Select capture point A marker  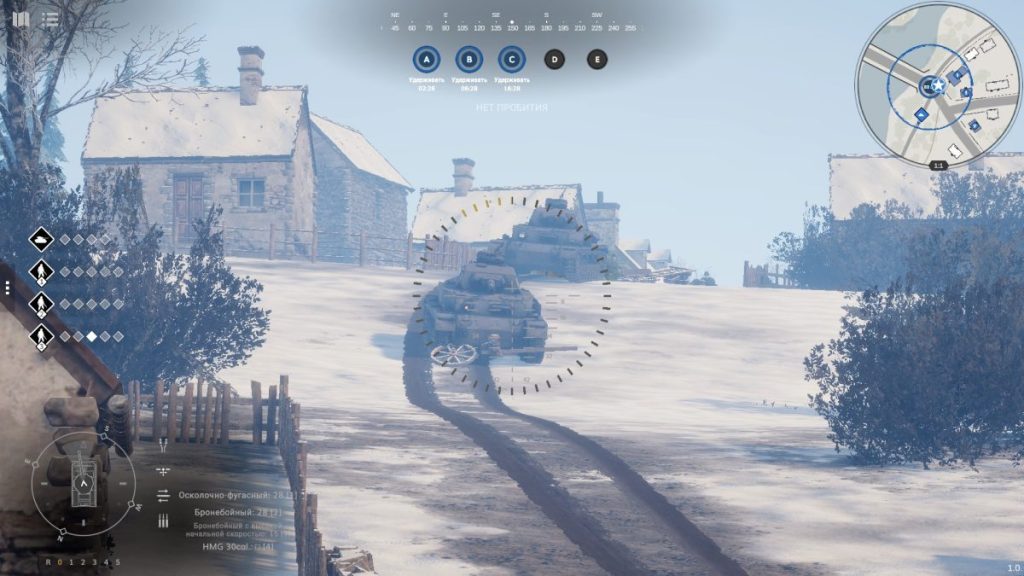426,59
